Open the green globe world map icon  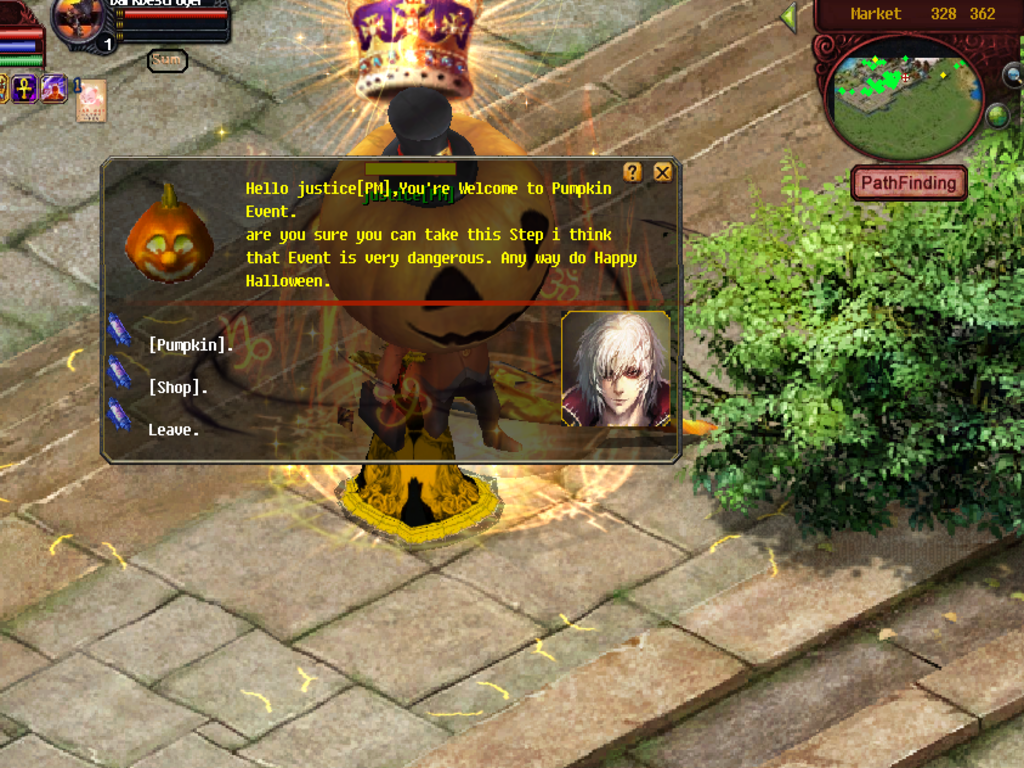997,116
